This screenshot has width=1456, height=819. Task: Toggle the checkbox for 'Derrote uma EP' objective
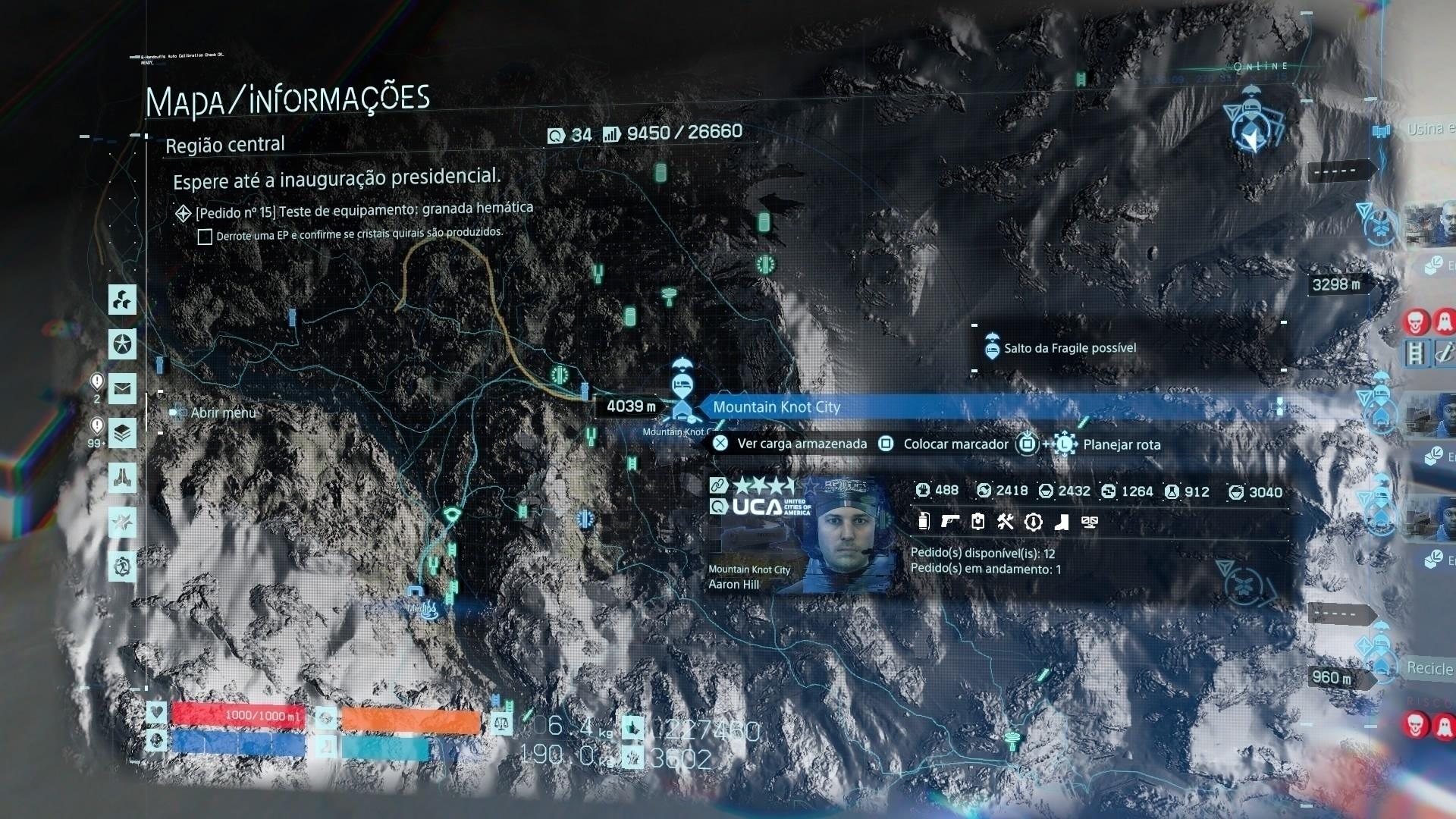(x=205, y=237)
